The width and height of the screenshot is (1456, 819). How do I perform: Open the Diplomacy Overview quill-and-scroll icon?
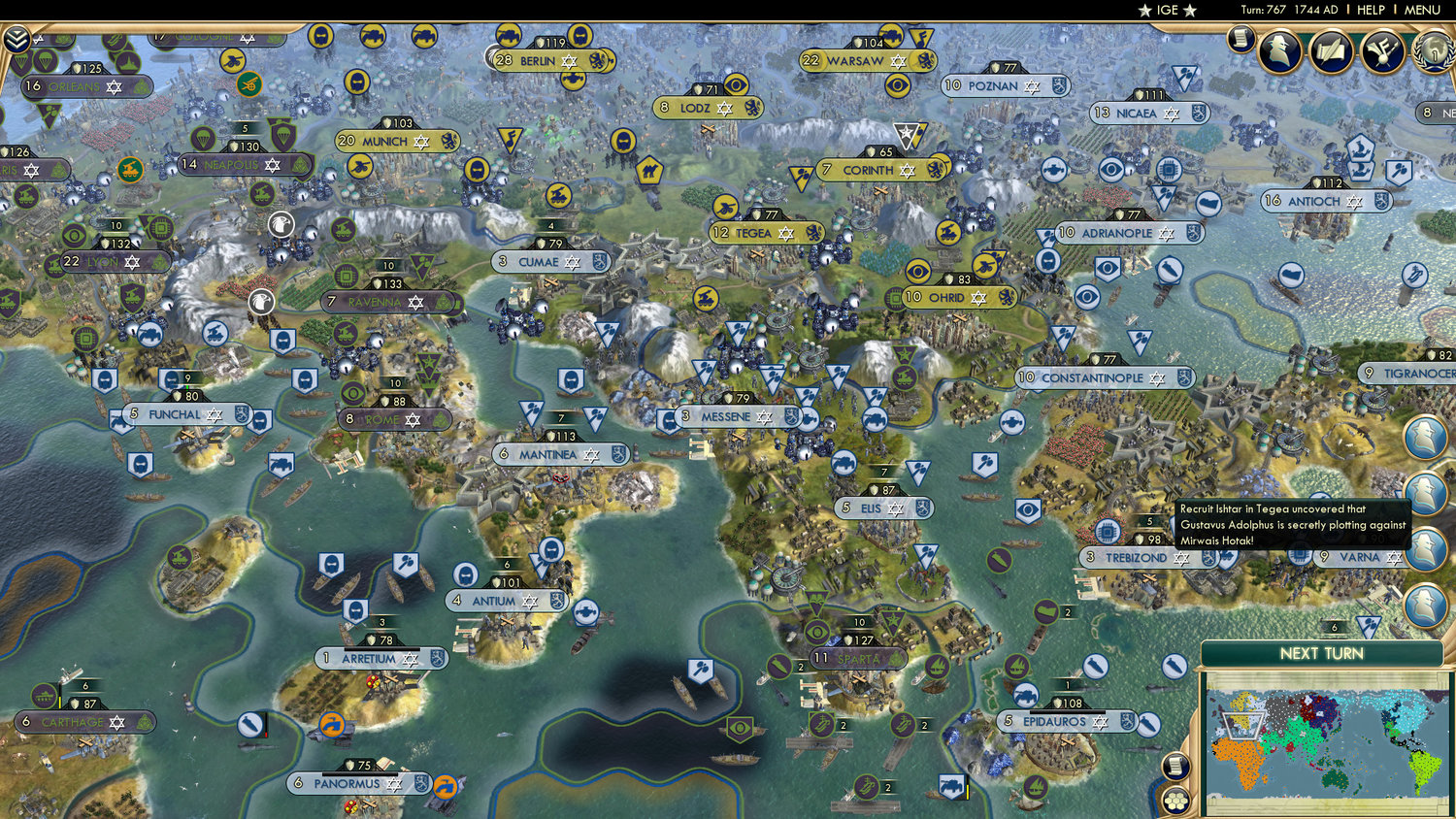pos(1330,53)
